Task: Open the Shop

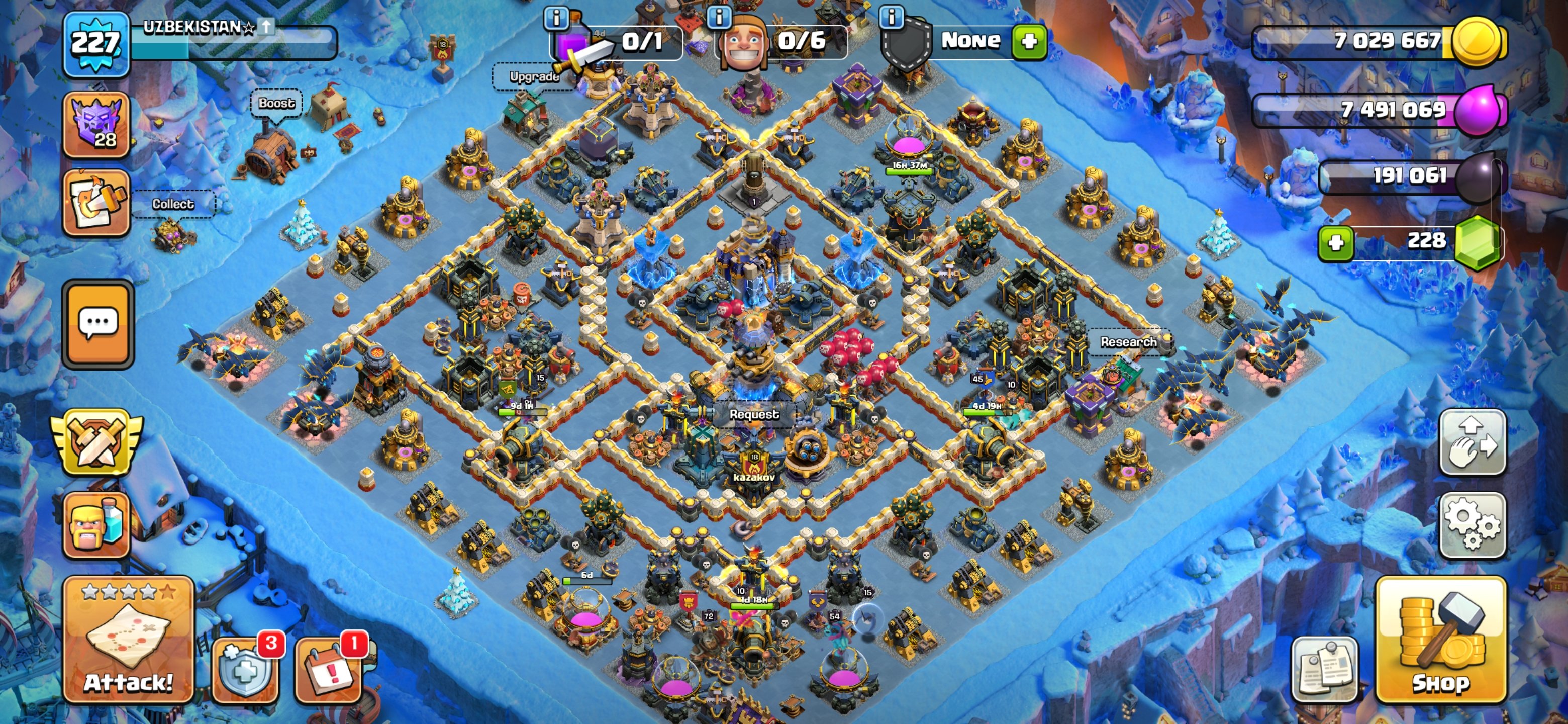Action: (1440, 640)
